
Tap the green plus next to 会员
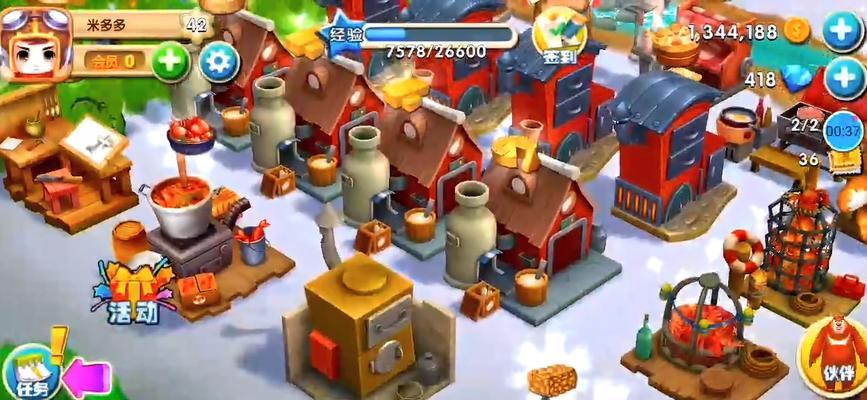tap(171, 61)
